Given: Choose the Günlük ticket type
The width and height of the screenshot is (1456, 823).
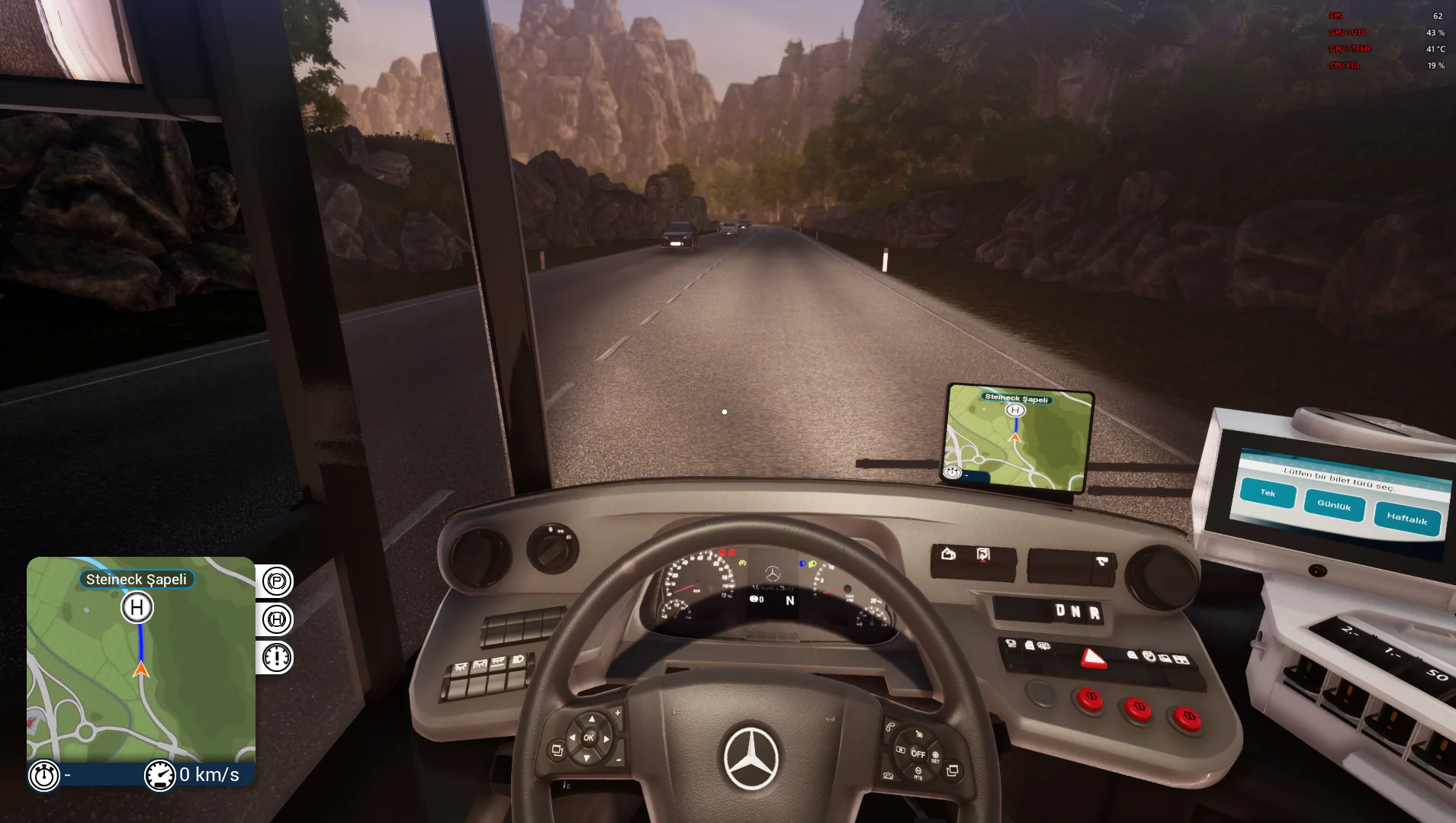Looking at the screenshot, I should coord(1334,506).
